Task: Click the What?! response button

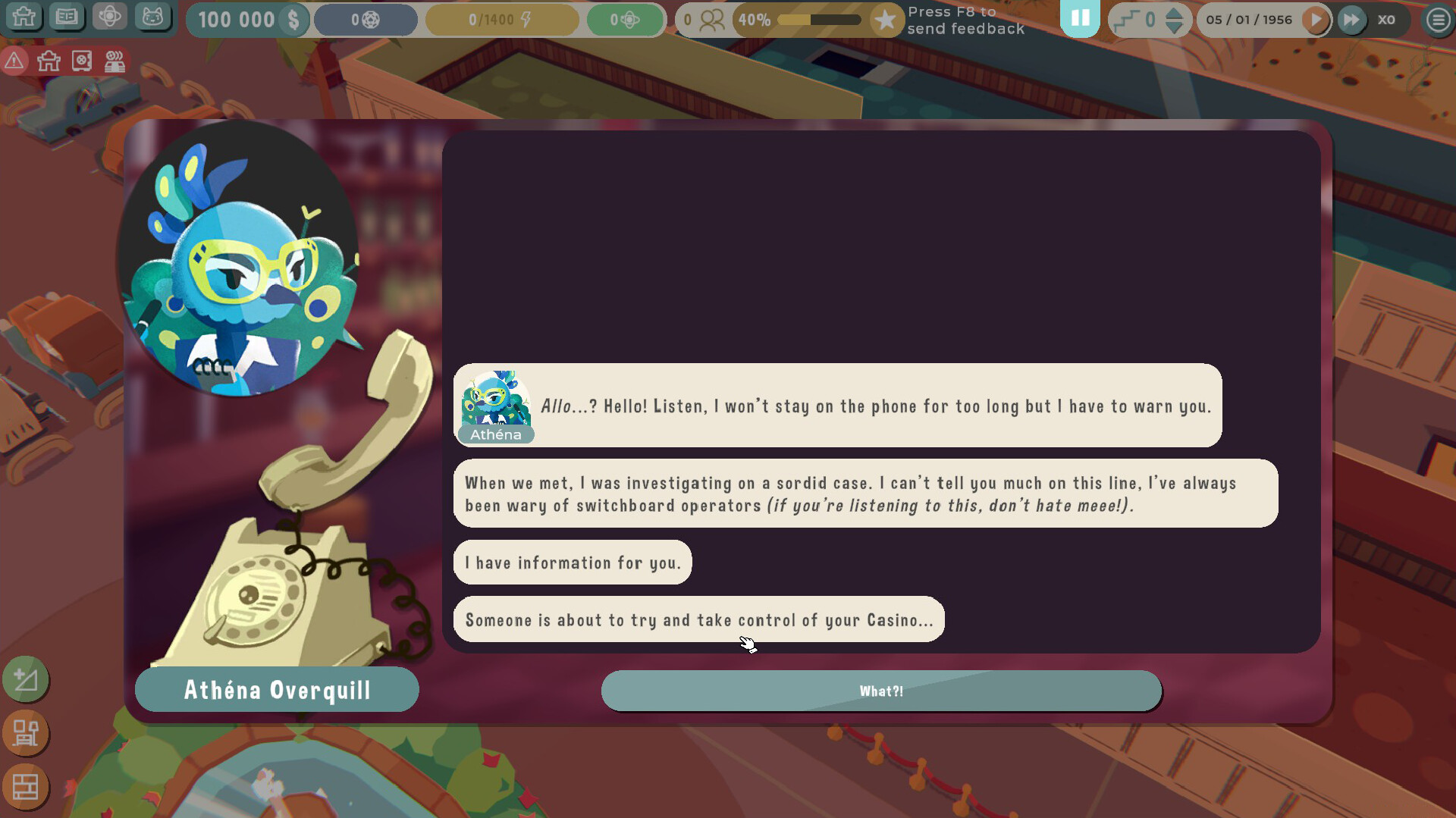Action: [x=881, y=691]
